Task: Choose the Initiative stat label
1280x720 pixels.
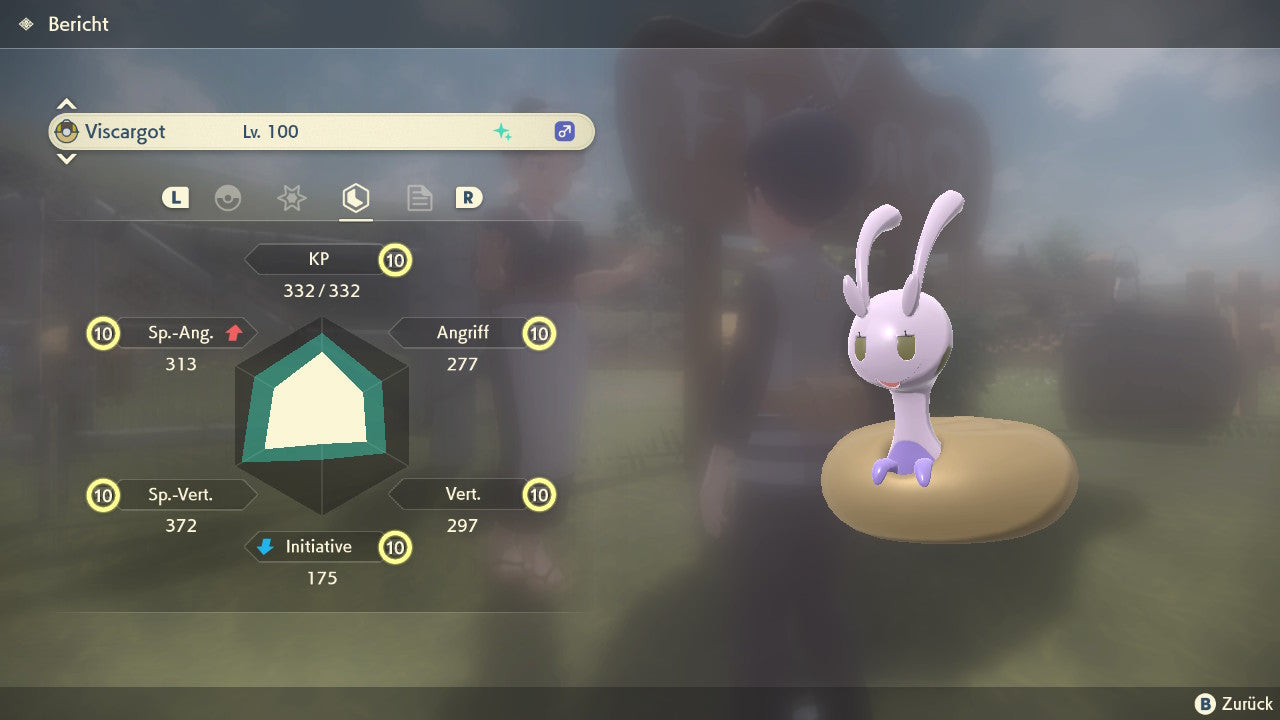Action: click(x=318, y=547)
